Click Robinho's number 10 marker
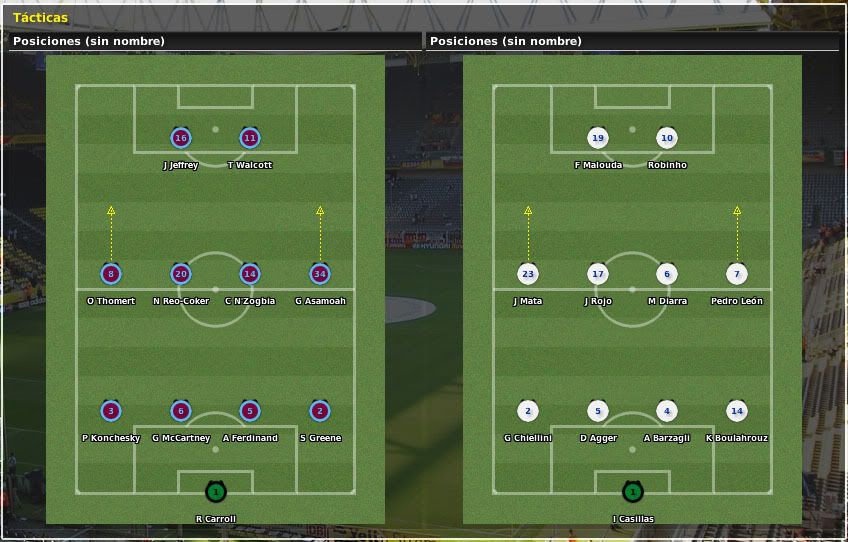Image resolution: width=848 pixels, height=542 pixels. (x=667, y=138)
